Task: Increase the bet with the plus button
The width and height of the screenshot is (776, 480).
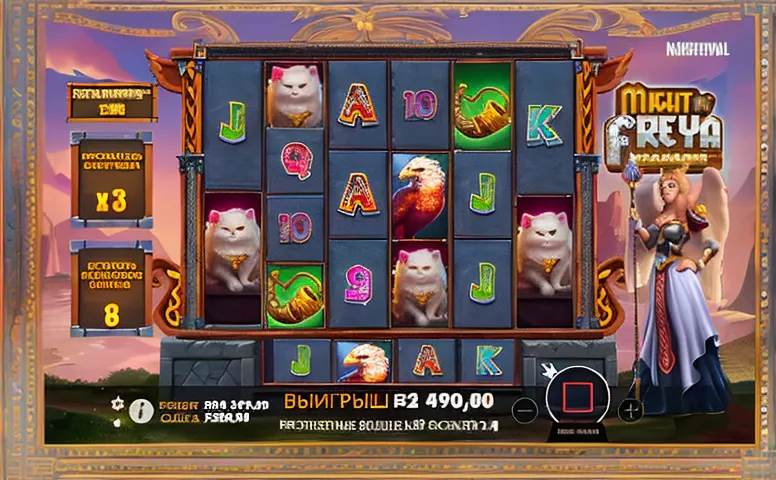Action: click(630, 409)
